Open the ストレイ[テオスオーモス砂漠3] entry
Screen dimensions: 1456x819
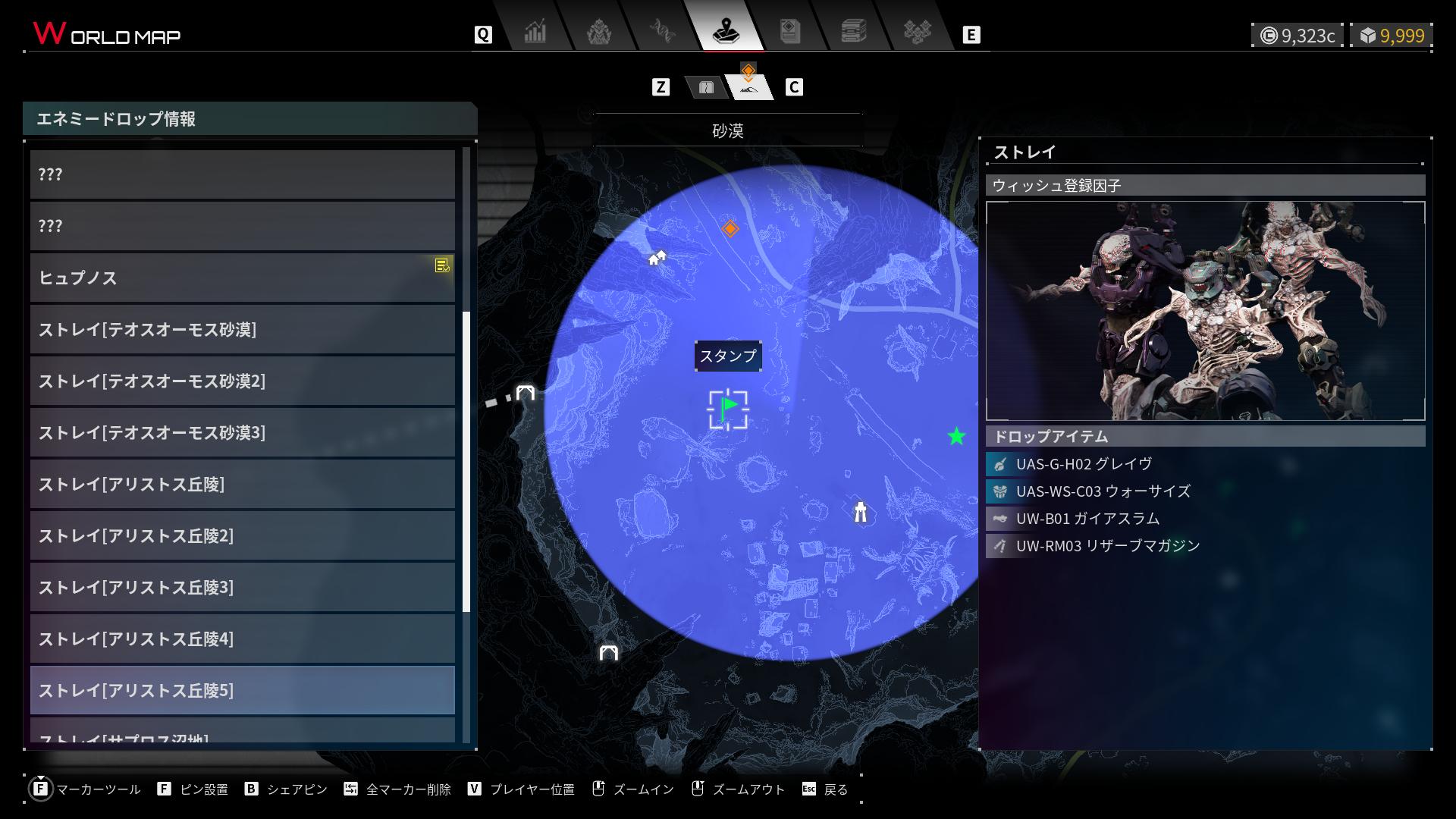point(243,432)
